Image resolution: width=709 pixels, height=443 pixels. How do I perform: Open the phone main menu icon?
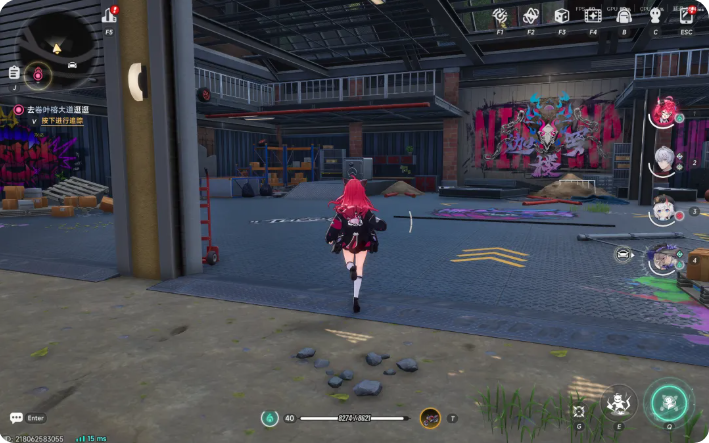(686, 16)
